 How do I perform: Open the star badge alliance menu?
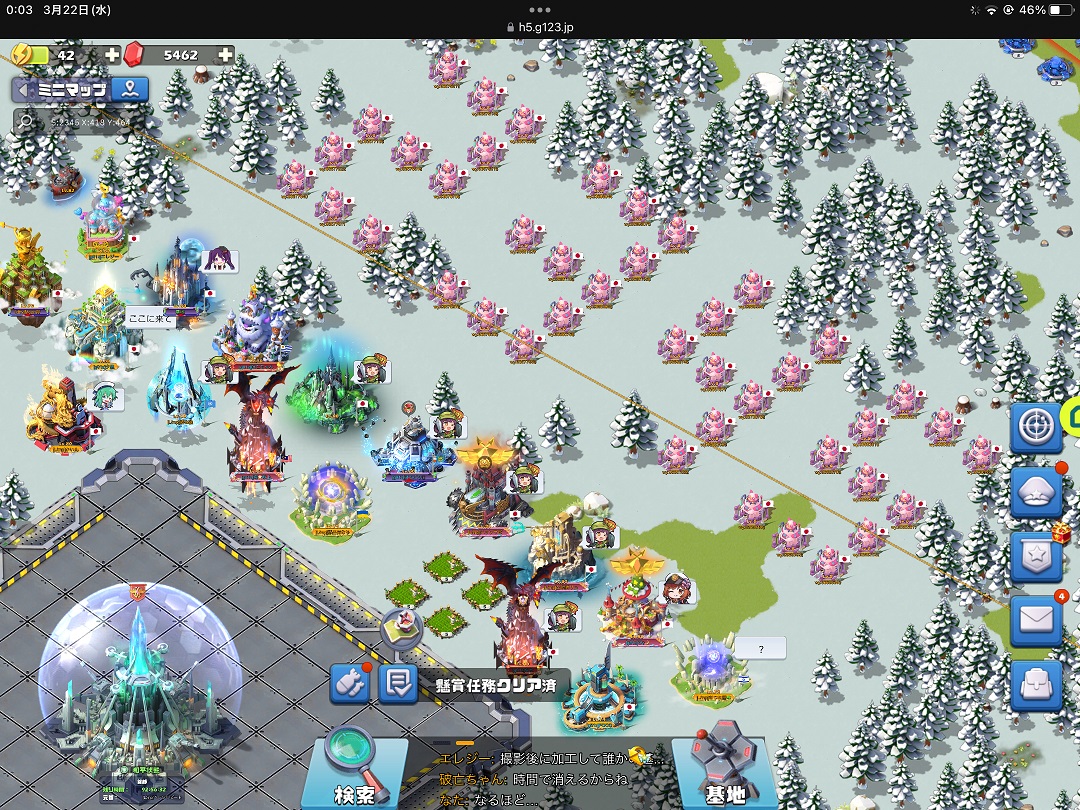point(1035,556)
